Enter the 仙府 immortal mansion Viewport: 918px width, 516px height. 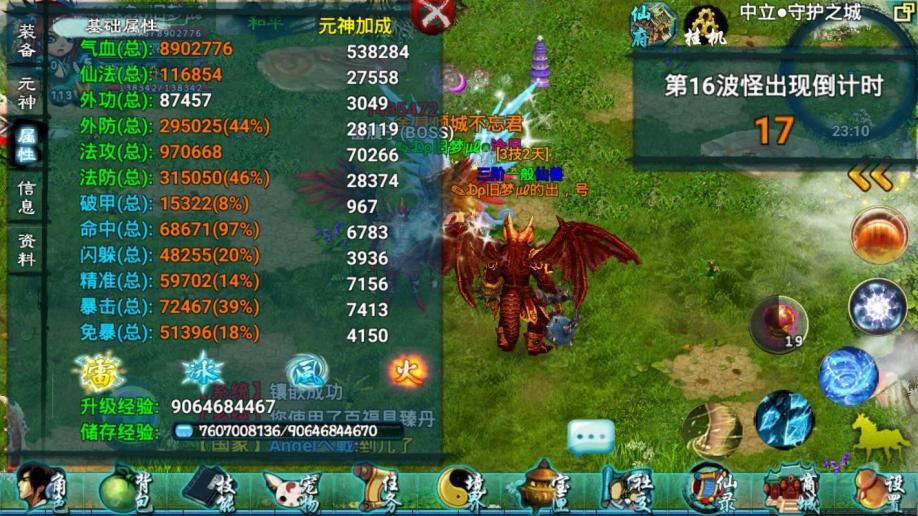click(x=653, y=25)
